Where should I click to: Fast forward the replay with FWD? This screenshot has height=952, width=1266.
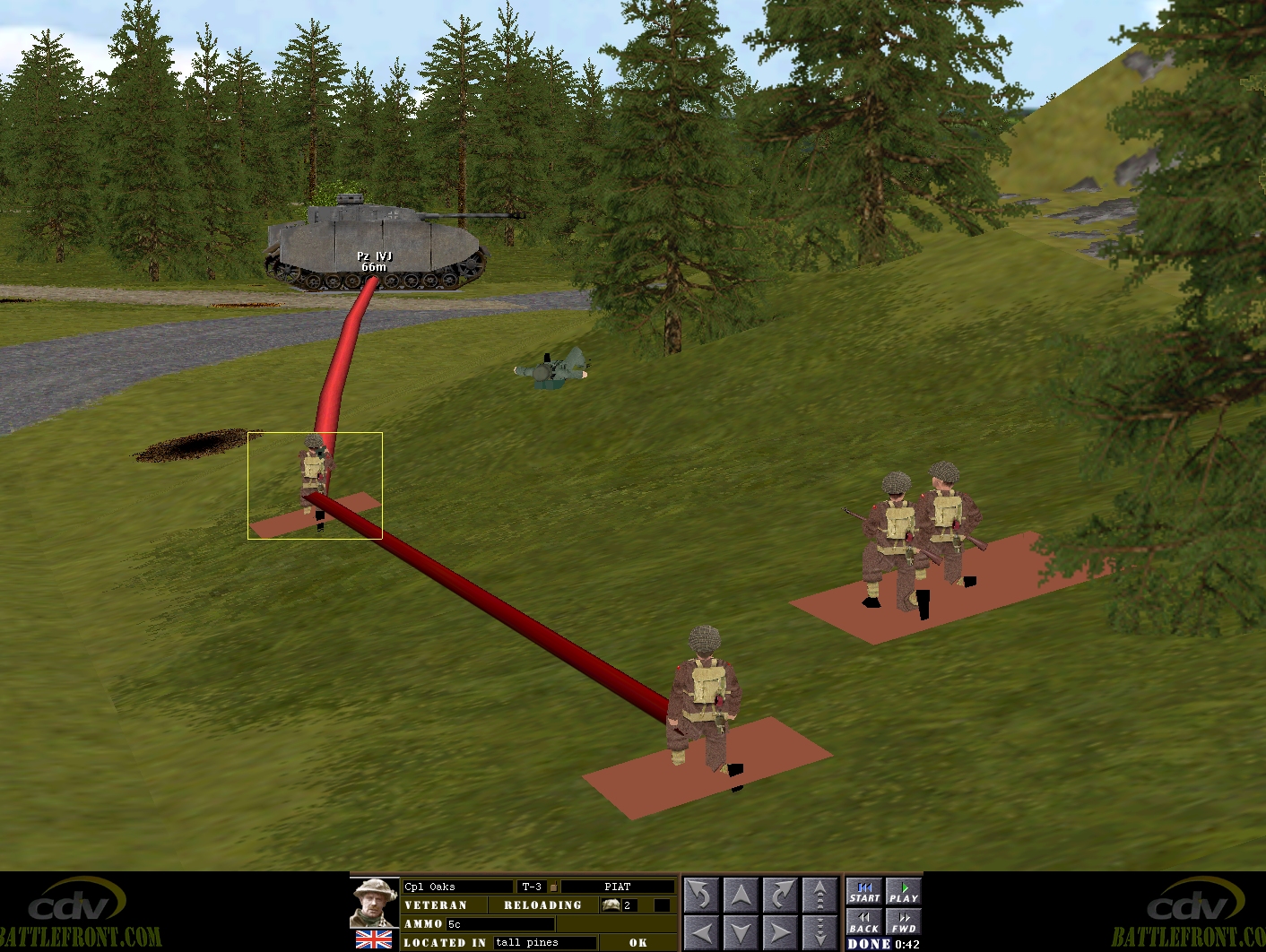click(903, 922)
